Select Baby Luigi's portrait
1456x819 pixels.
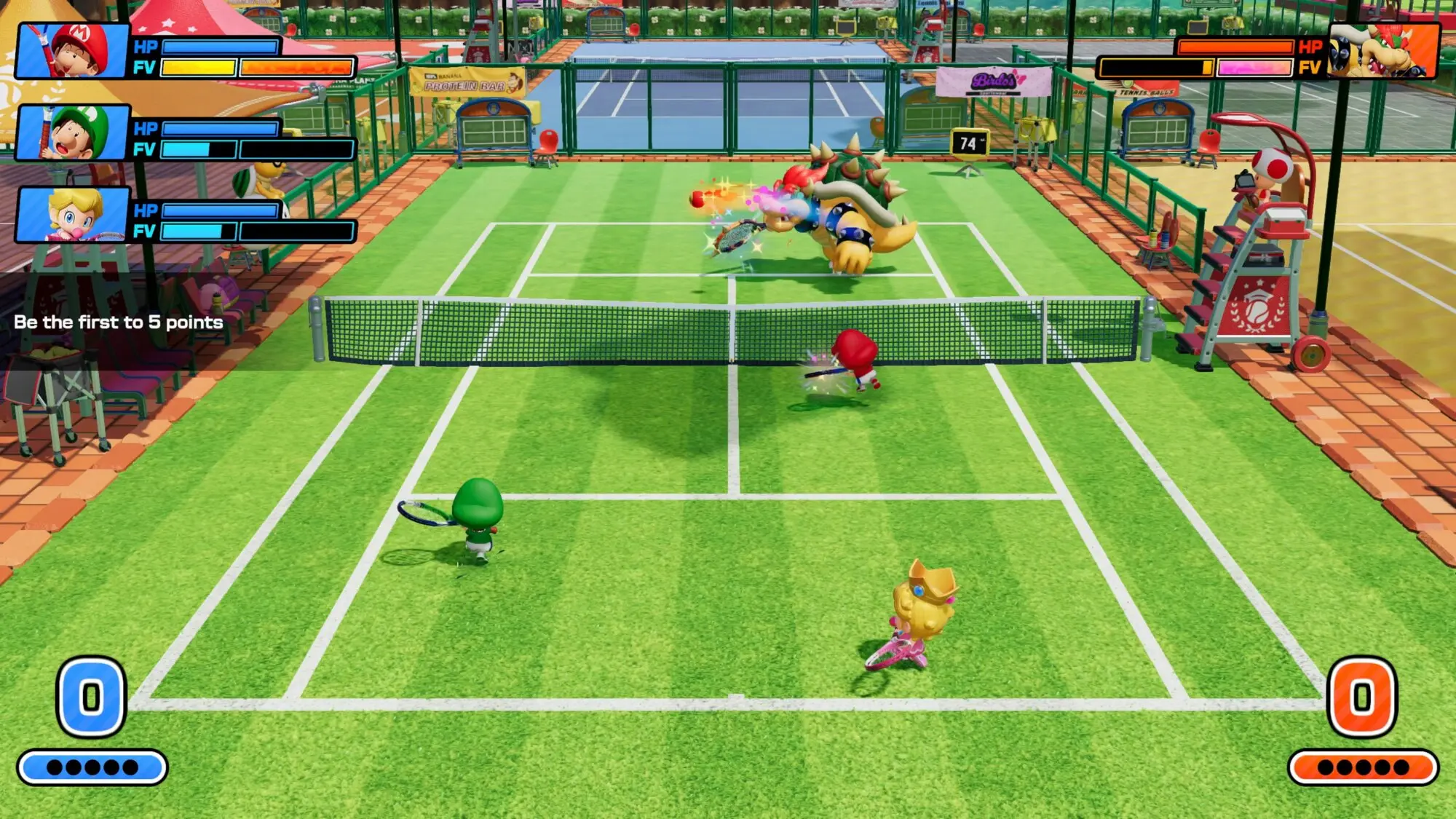(x=73, y=132)
